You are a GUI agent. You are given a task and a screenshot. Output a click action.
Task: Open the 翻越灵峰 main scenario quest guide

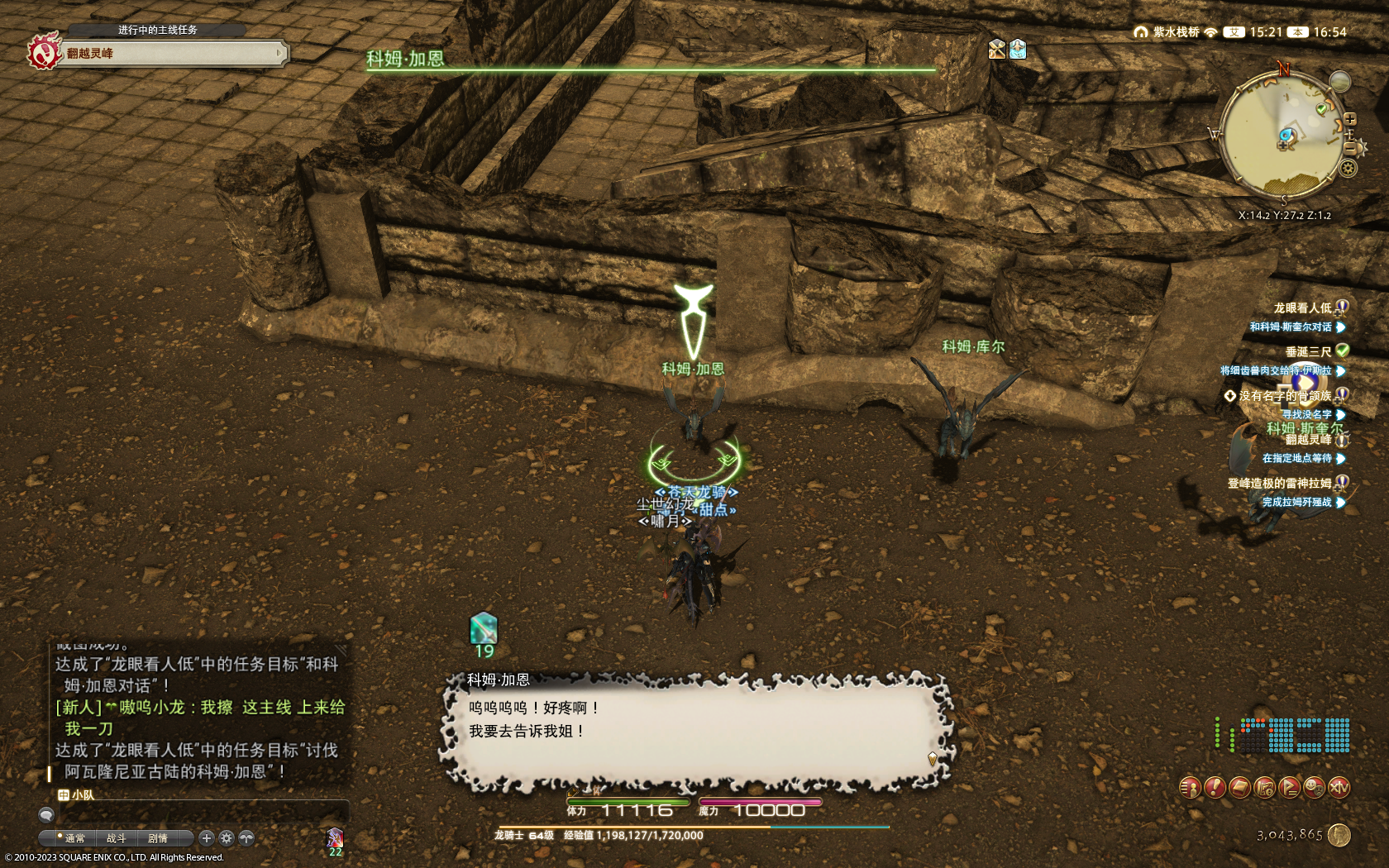pos(165,54)
